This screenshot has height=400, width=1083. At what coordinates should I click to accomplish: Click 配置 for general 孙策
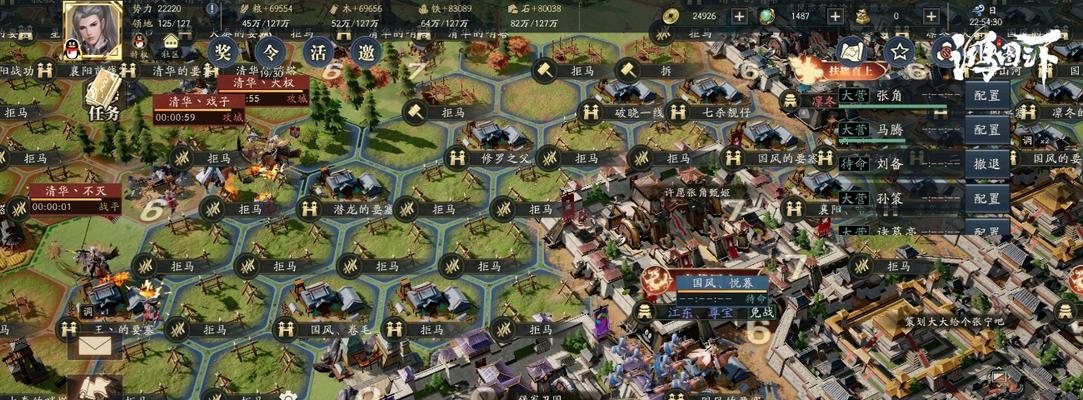(x=987, y=199)
